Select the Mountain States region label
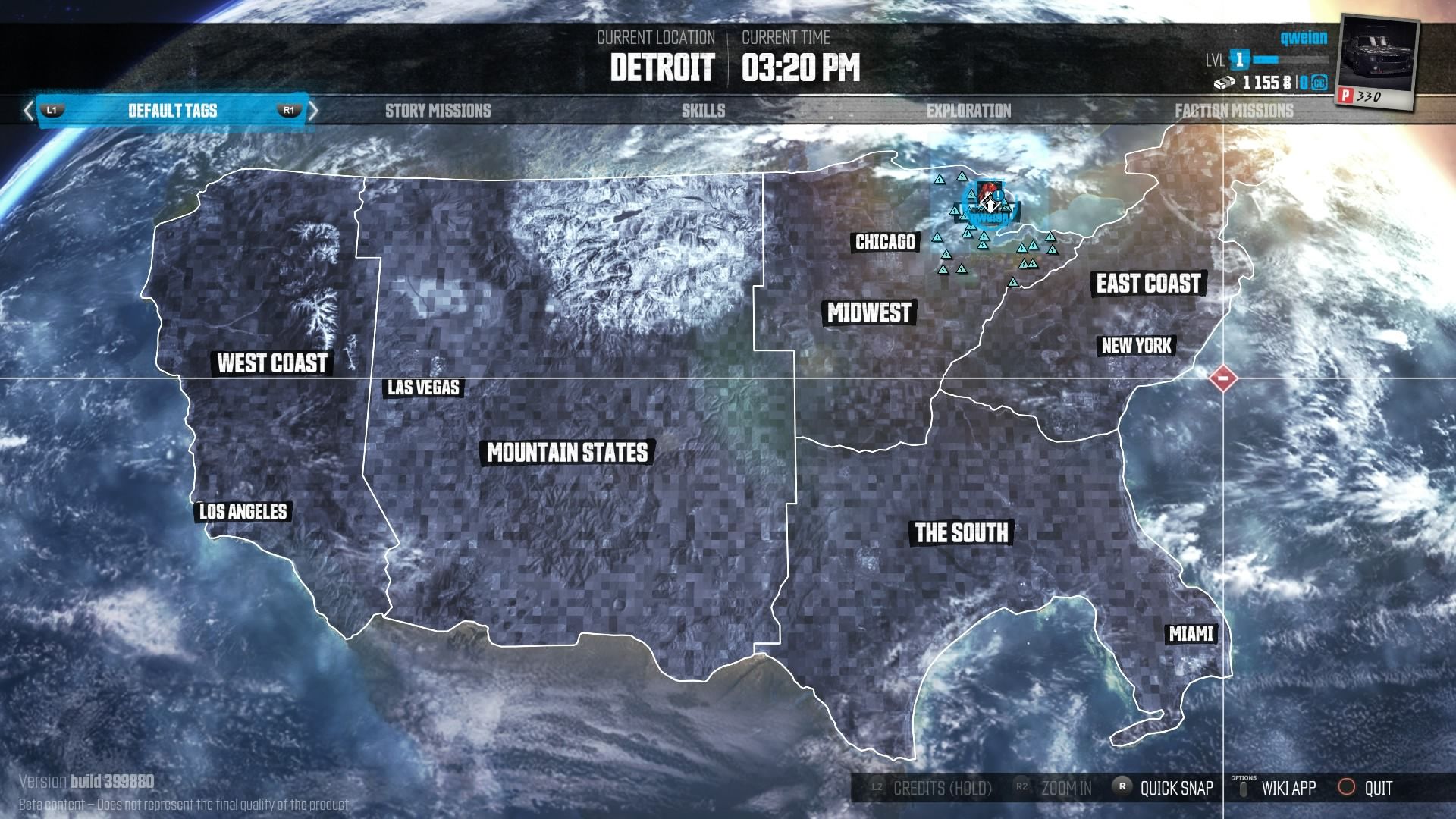 (x=567, y=453)
